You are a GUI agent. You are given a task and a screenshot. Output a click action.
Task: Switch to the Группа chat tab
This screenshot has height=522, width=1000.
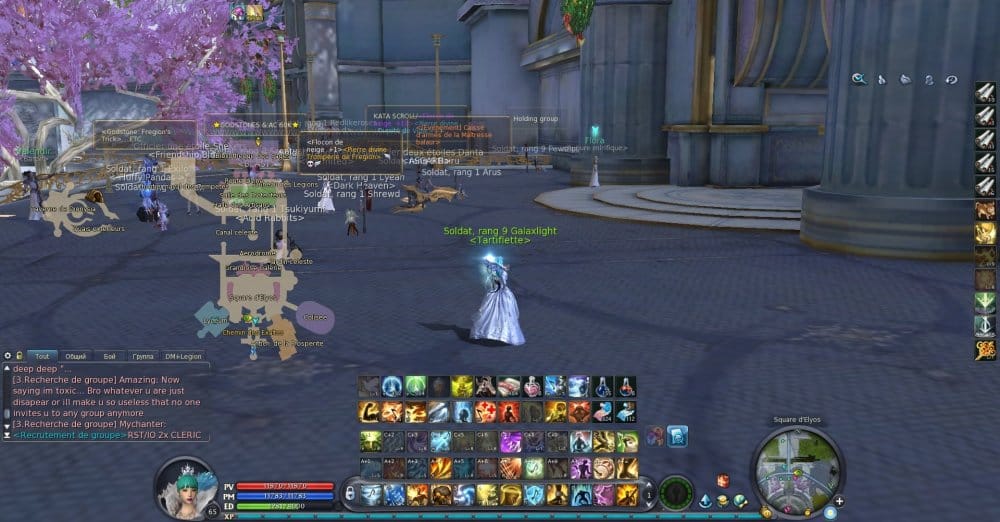click(143, 356)
